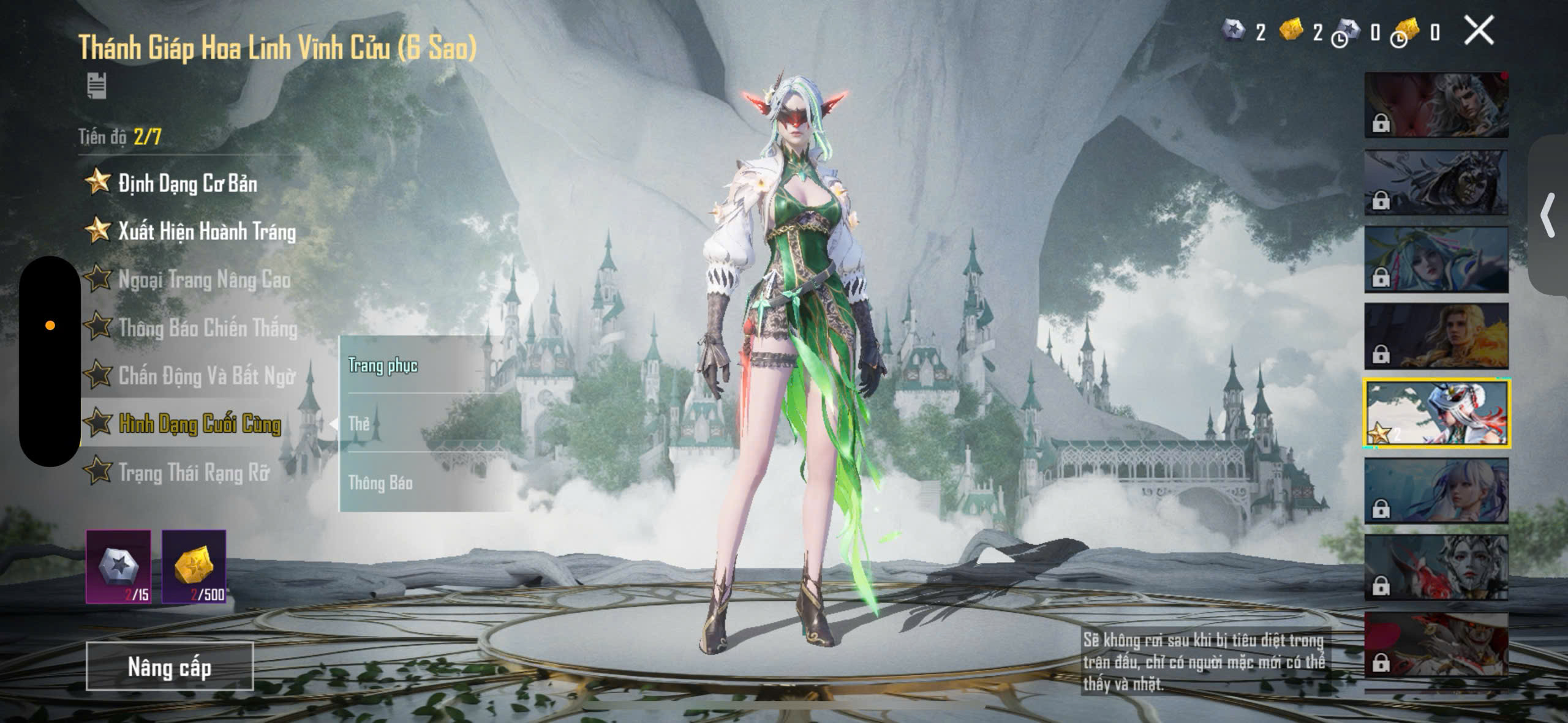This screenshot has height=723, width=1568.
Task: Select the locked red-hat outfit thumbnail
Action: click(1436, 645)
